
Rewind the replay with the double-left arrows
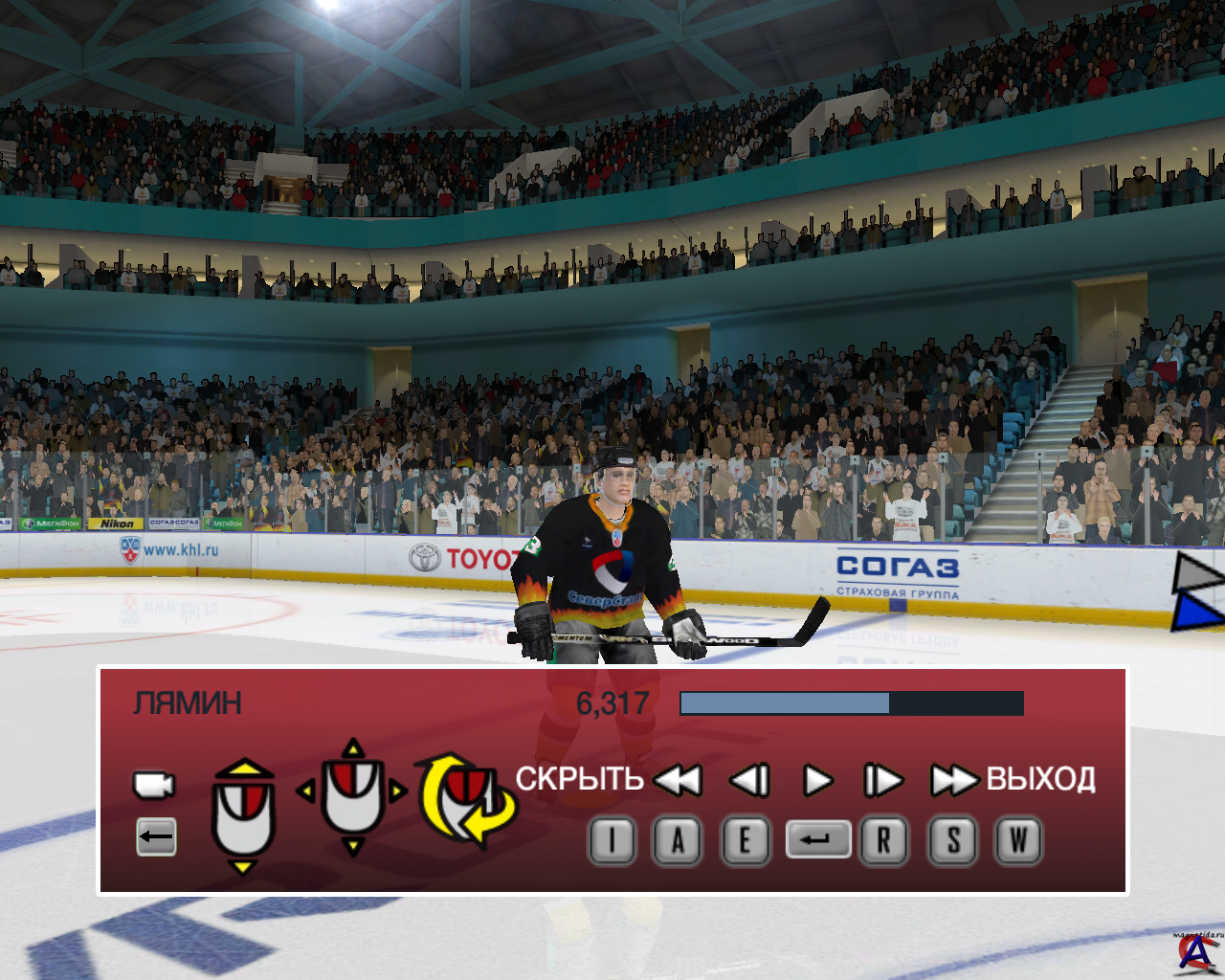click(x=679, y=781)
